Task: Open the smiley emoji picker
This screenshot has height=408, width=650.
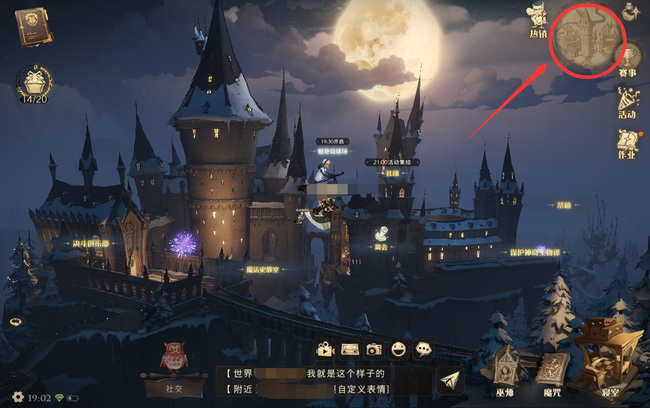Action: pyautogui.click(x=399, y=349)
